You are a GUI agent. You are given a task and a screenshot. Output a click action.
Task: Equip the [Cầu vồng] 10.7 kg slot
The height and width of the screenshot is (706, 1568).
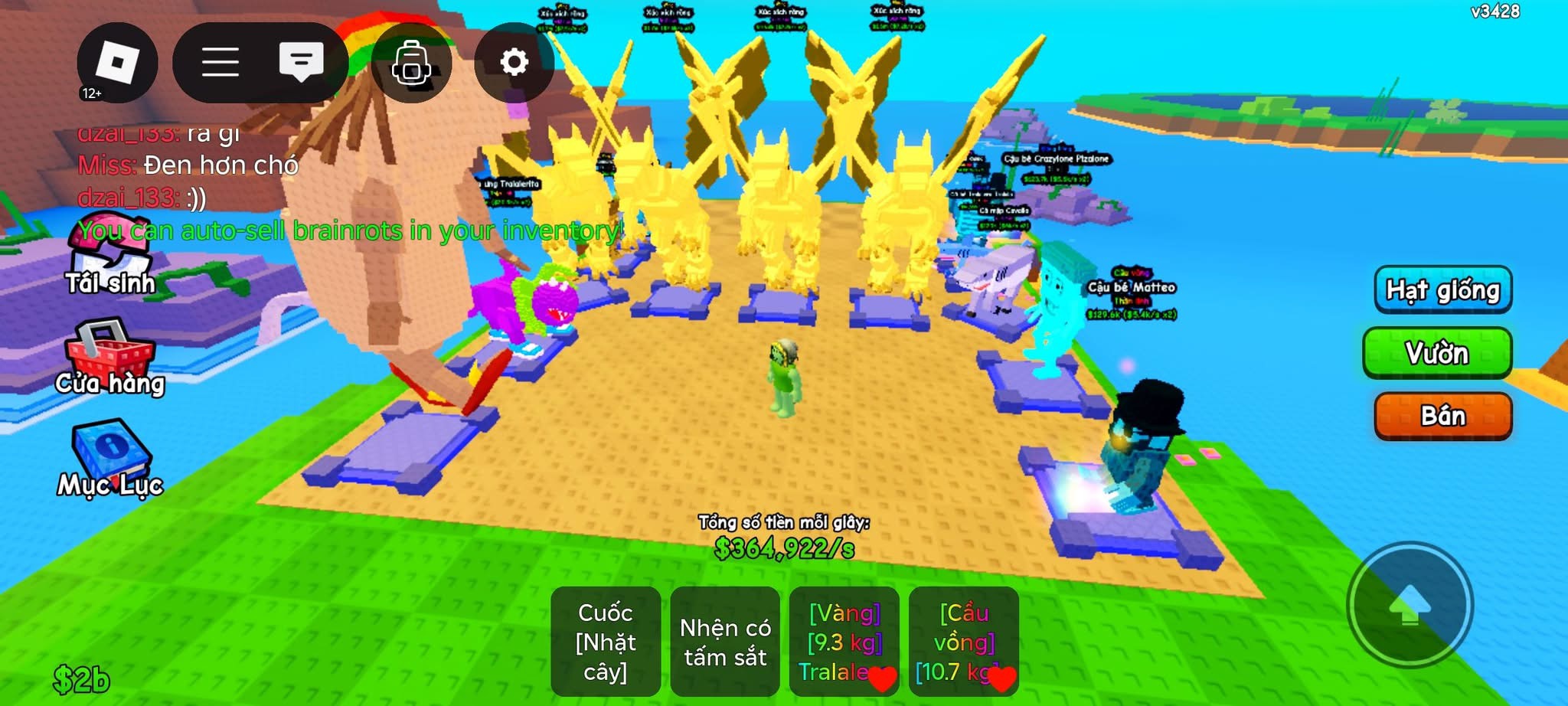964,642
